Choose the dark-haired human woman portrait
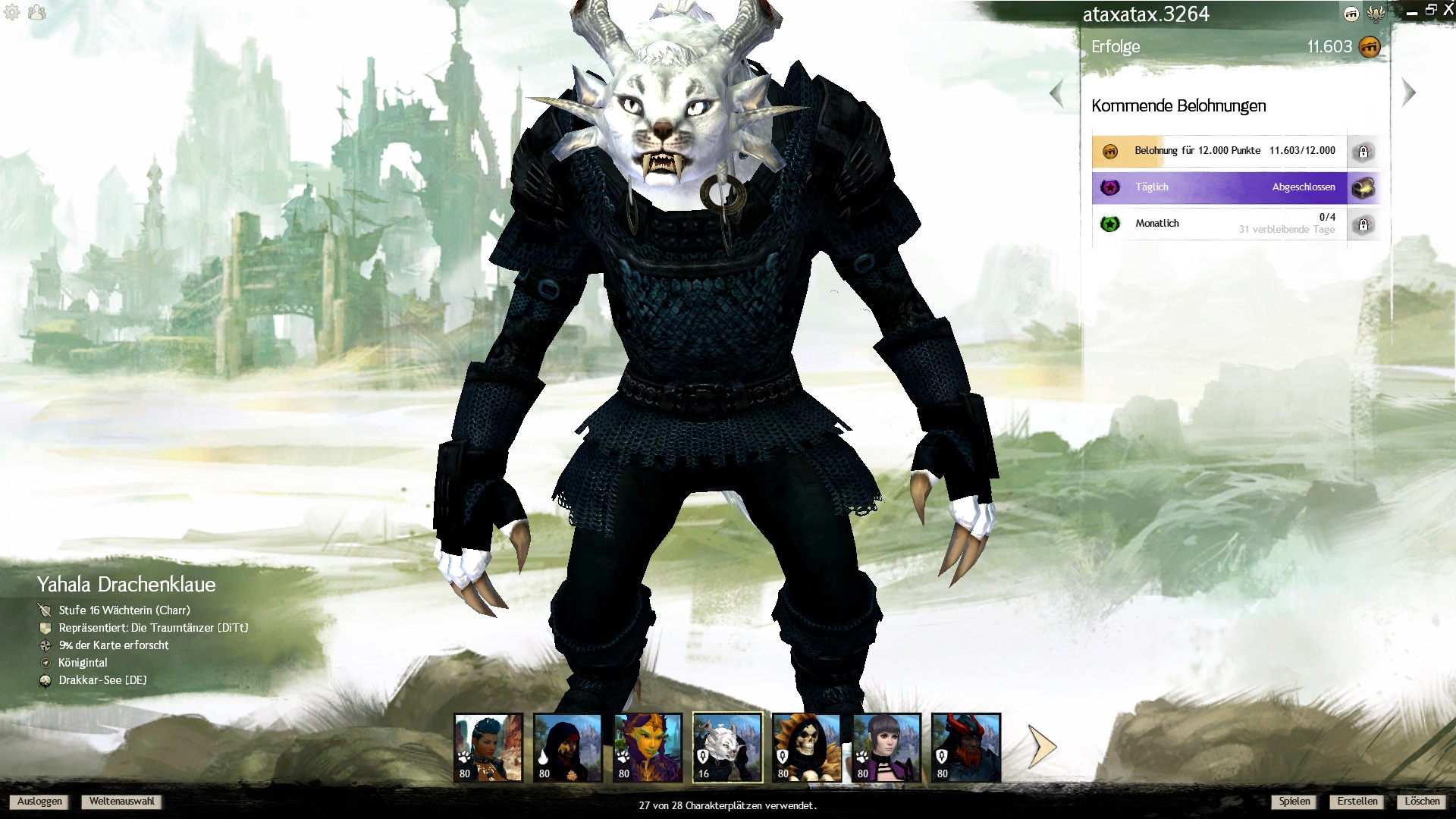Image resolution: width=1456 pixels, height=819 pixels. coord(886,748)
